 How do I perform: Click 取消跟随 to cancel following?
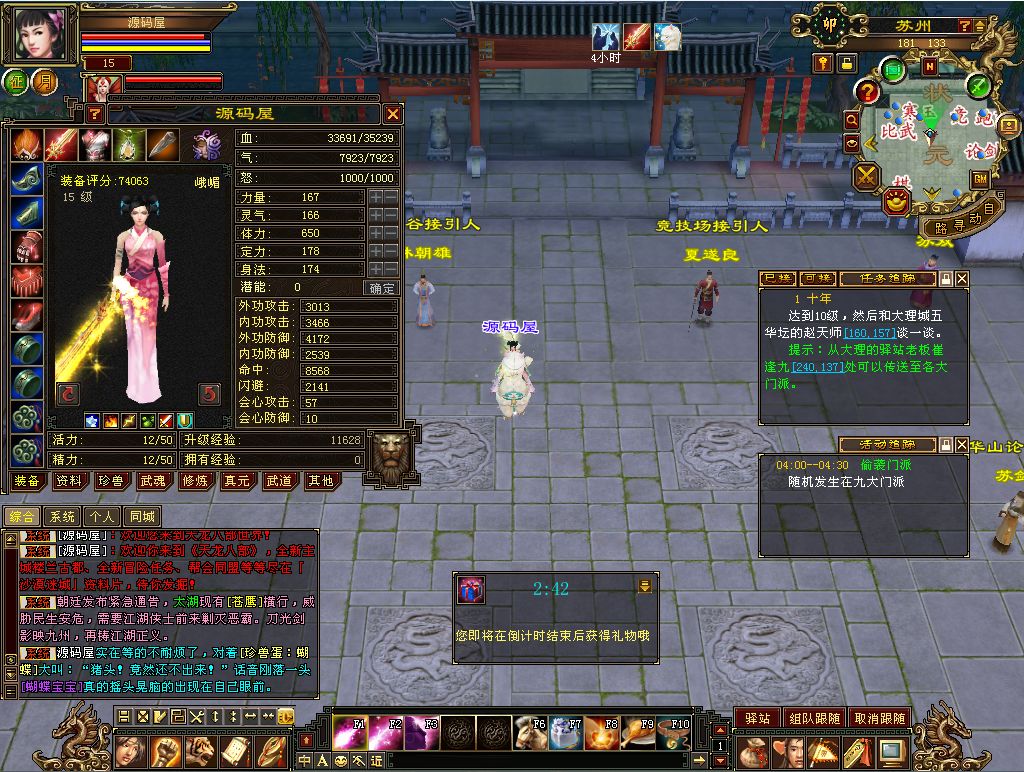click(x=879, y=718)
